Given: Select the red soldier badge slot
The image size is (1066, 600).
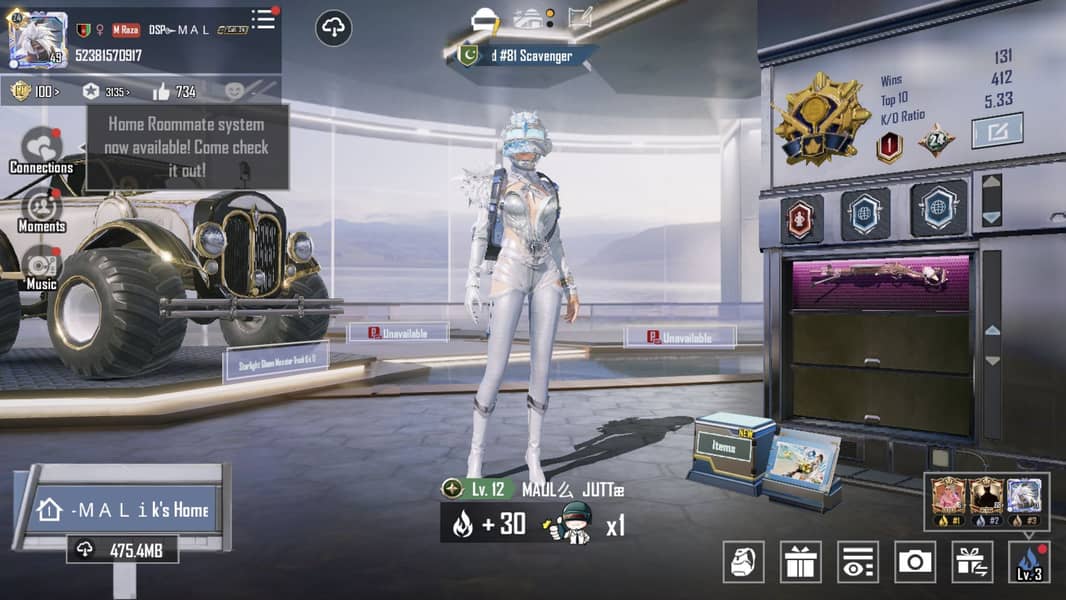Looking at the screenshot, I should pos(801,218).
